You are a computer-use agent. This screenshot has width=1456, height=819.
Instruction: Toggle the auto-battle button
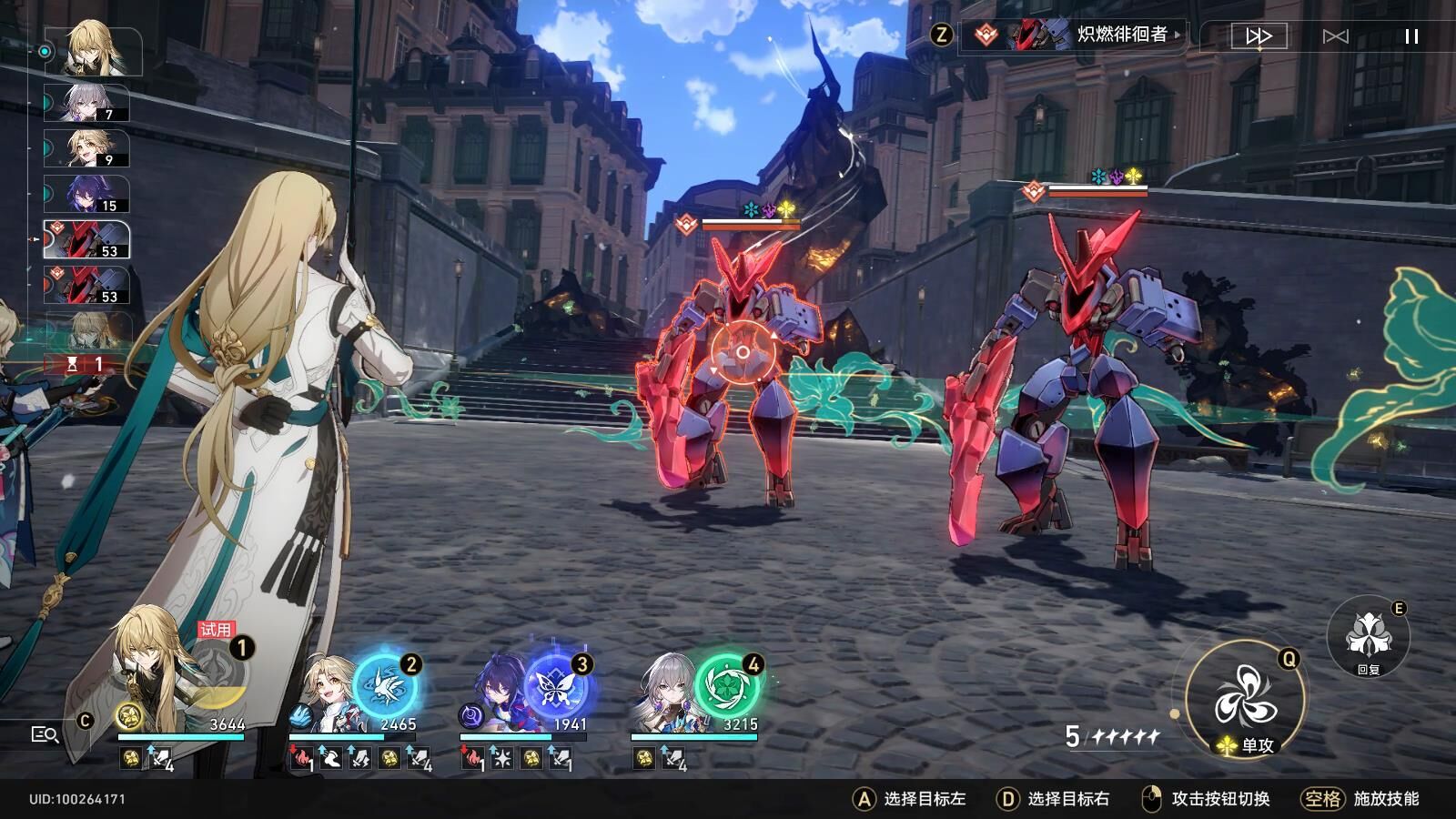1335,36
